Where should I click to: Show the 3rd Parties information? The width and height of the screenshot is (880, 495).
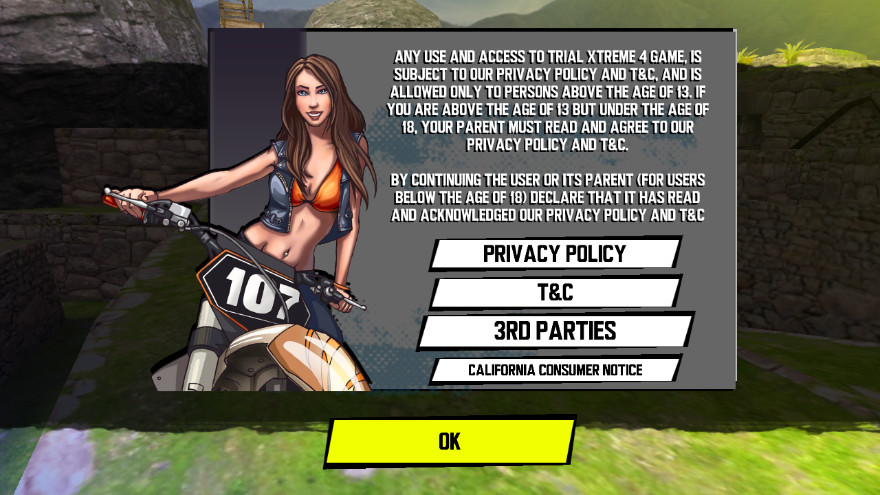[555, 331]
